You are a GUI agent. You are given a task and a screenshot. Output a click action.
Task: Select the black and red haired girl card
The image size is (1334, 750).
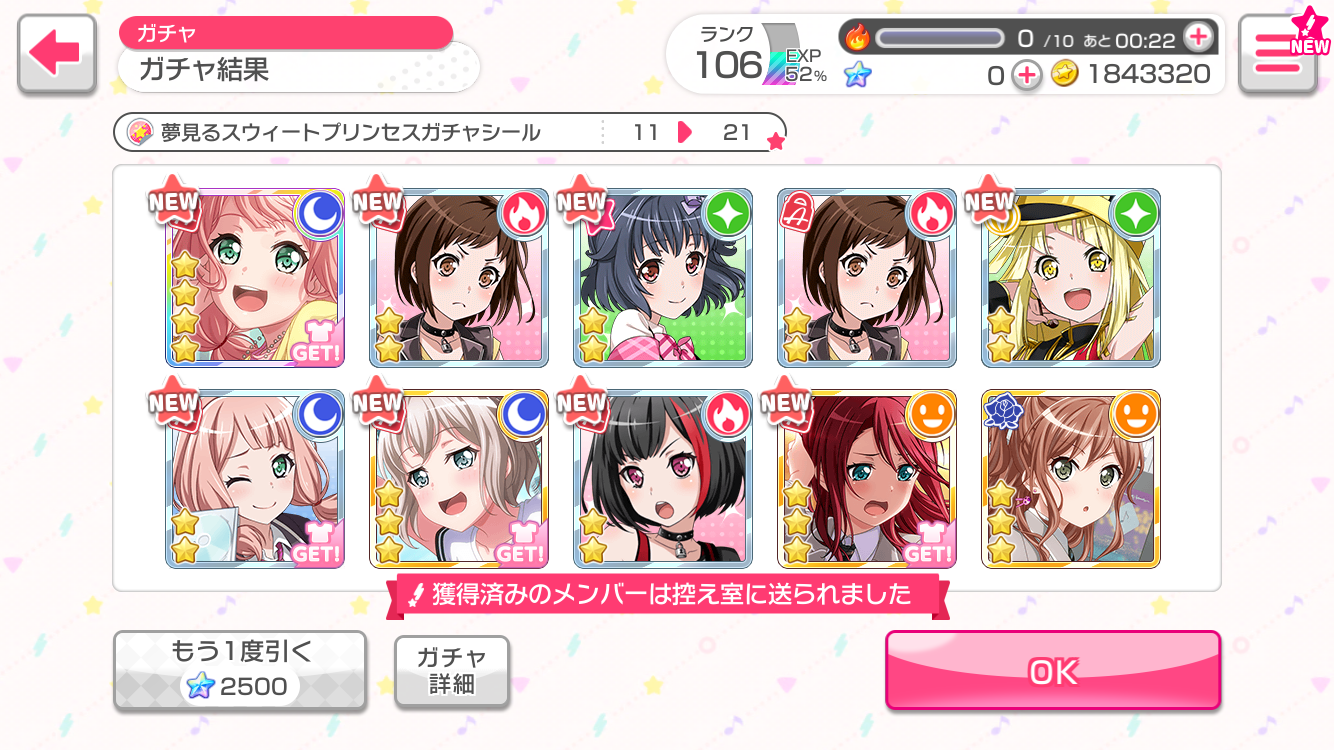tap(662, 479)
